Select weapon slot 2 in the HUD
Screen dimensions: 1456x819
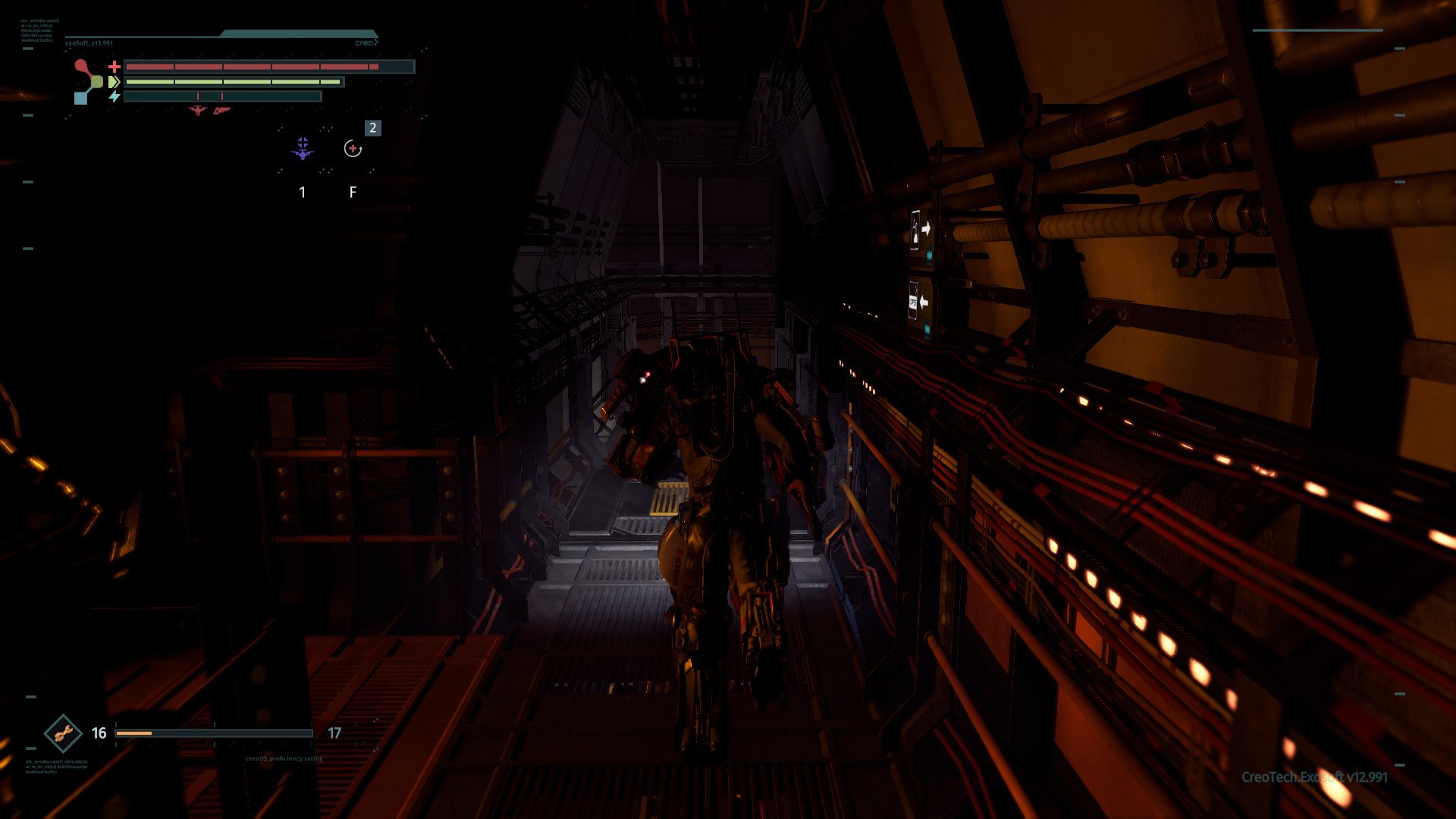[372, 128]
